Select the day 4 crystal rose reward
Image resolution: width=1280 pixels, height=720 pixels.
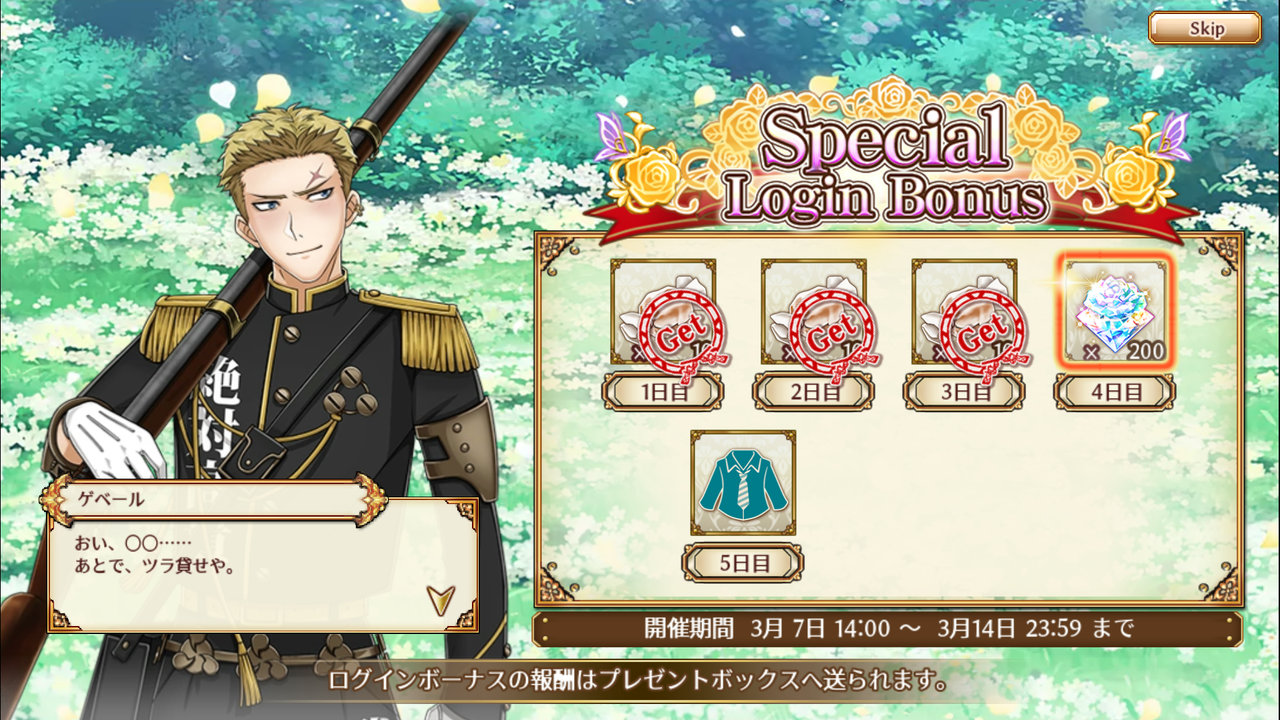1114,311
